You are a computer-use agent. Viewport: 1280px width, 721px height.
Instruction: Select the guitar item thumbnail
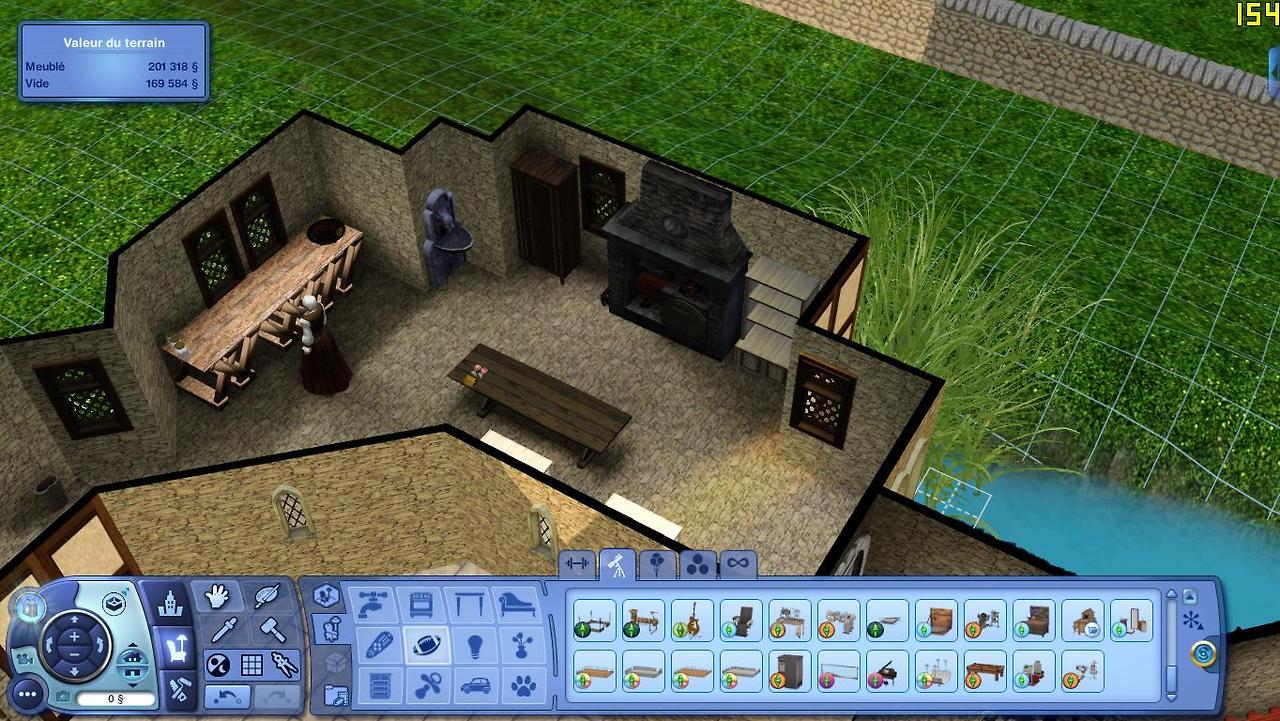click(692, 620)
